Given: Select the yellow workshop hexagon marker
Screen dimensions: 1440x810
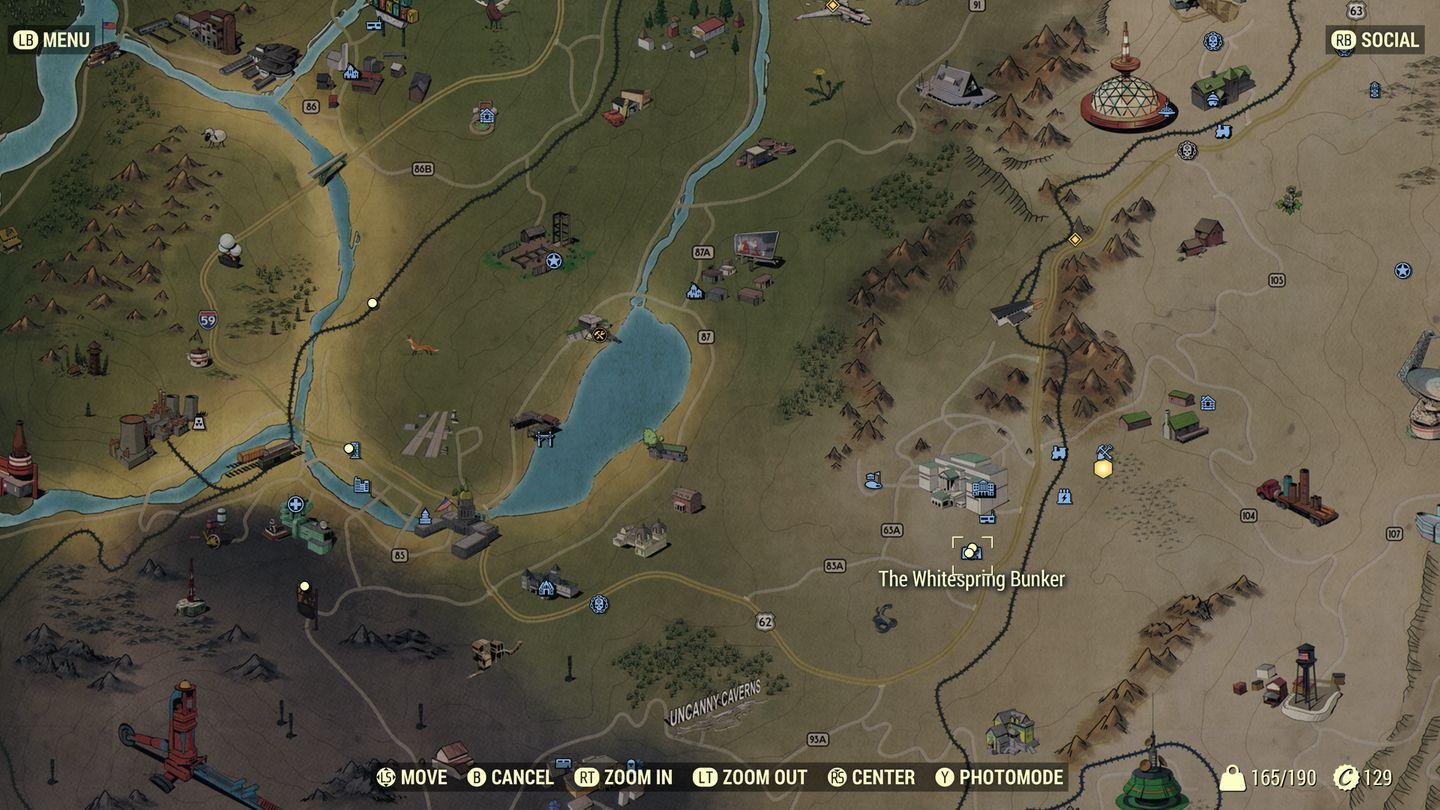Looking at the screenshot, I should point(1101,468).
